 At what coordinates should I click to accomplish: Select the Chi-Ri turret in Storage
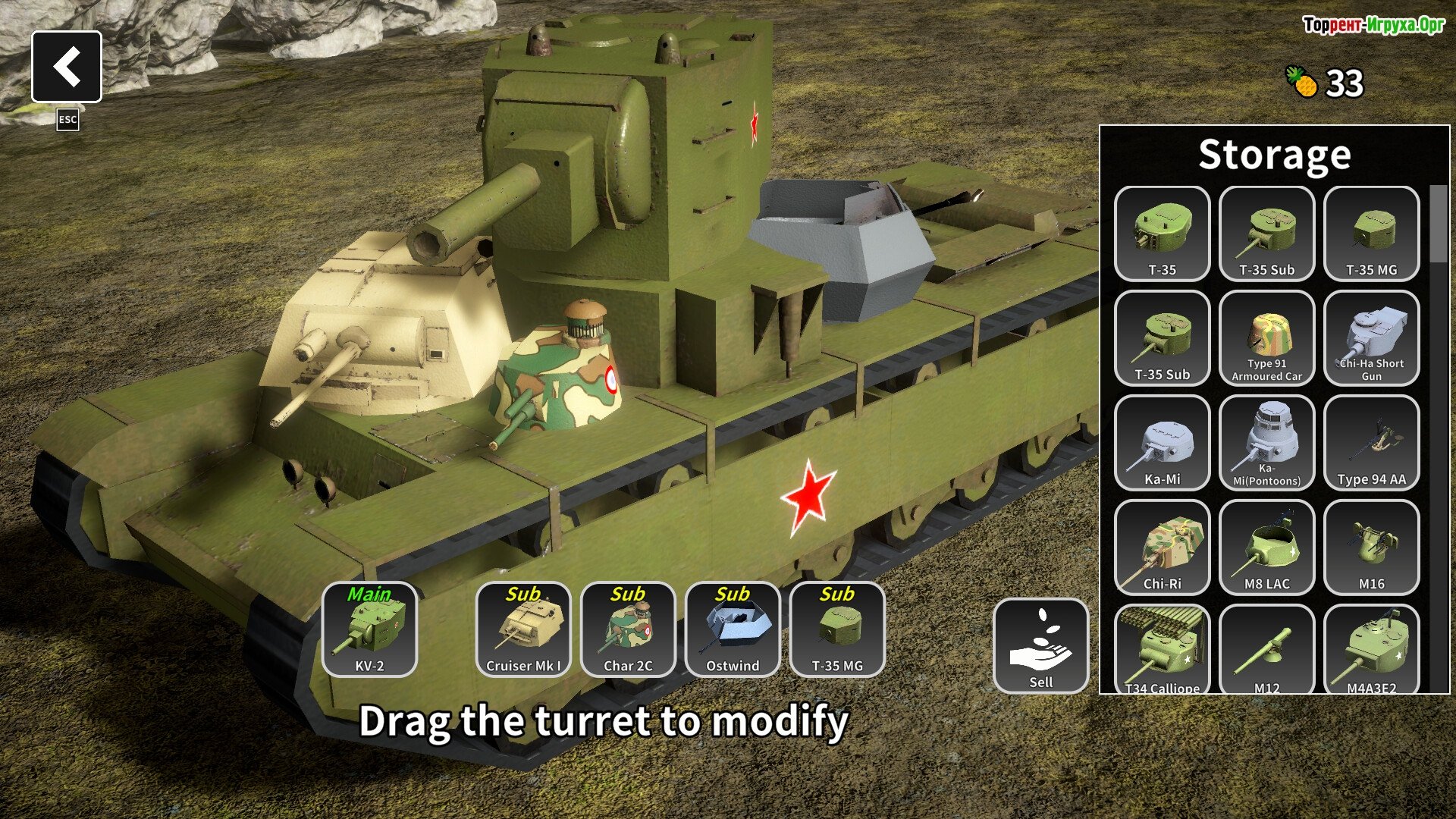click(x=1162, y=548)
